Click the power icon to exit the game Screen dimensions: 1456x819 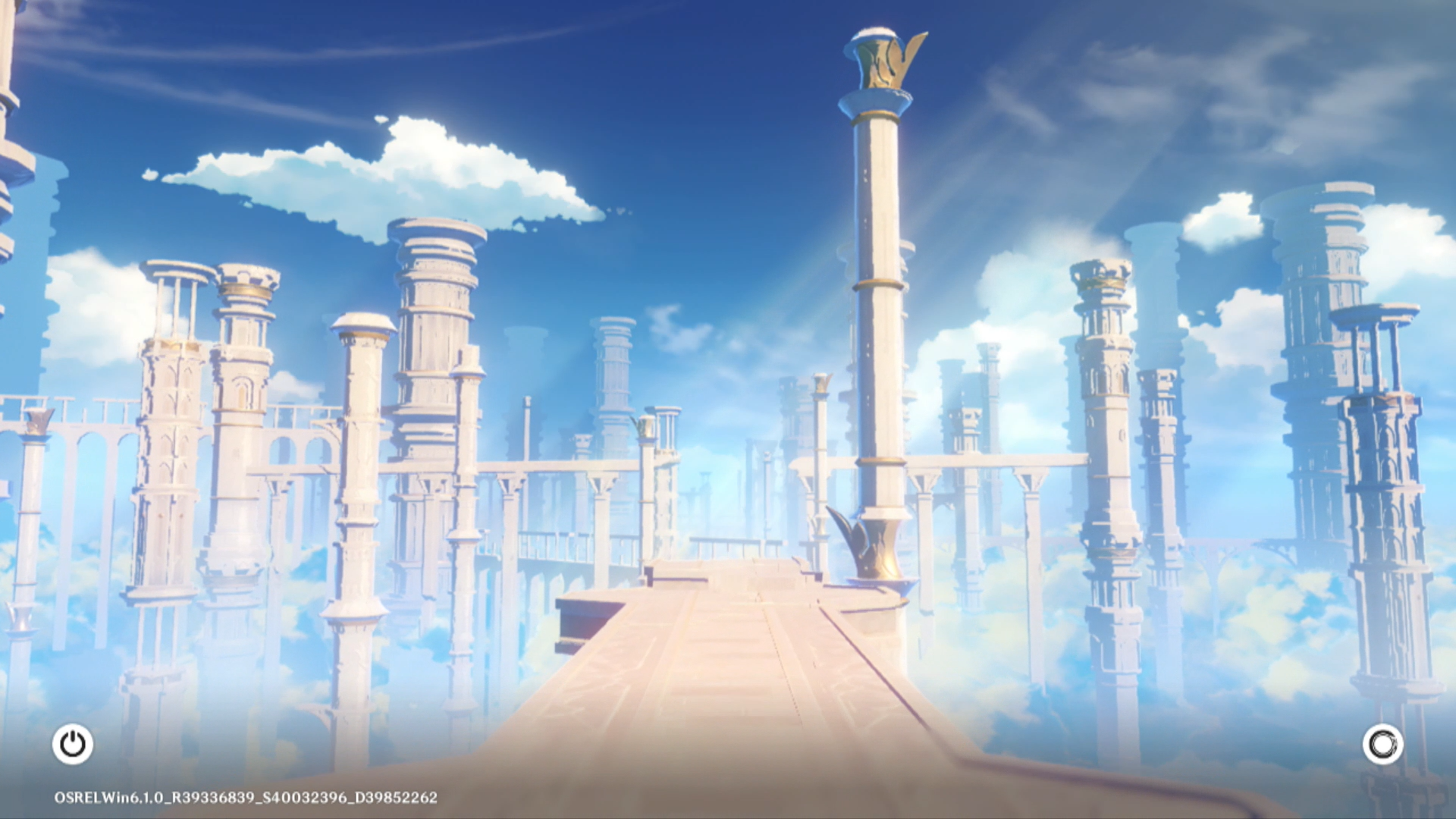point(73,744)
